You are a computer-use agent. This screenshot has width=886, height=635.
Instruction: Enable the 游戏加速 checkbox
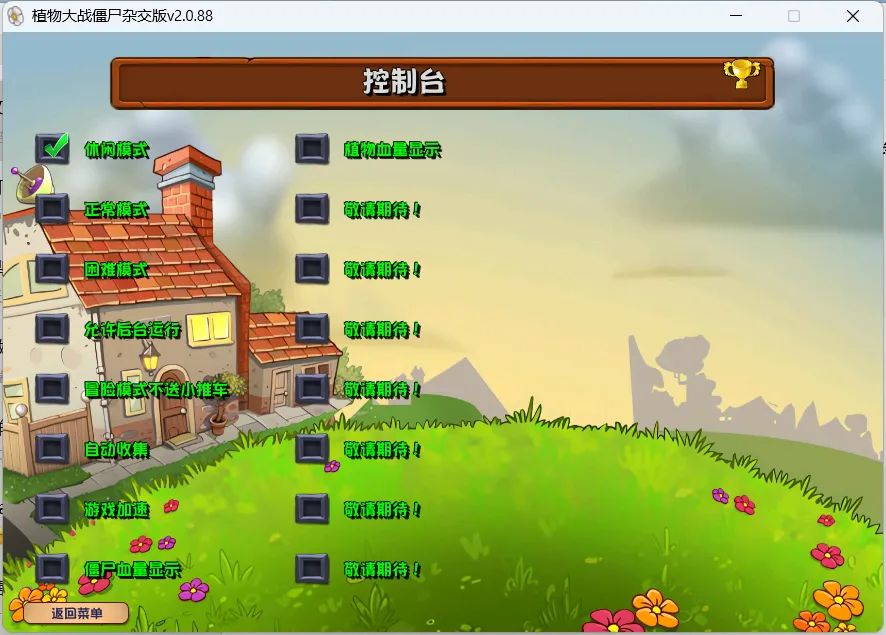pyautogui.click(x=53, y=509)
